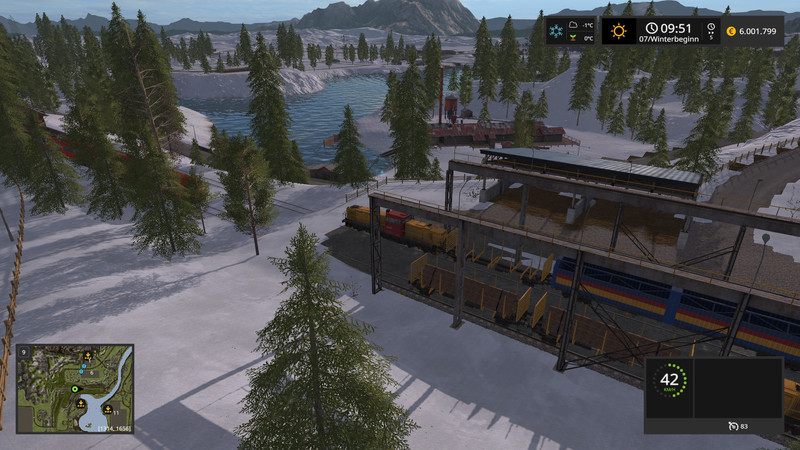This screenshot has height=450, width=800.
Task: Click the blue snowflake season icon
Action: tap(558, 31)
